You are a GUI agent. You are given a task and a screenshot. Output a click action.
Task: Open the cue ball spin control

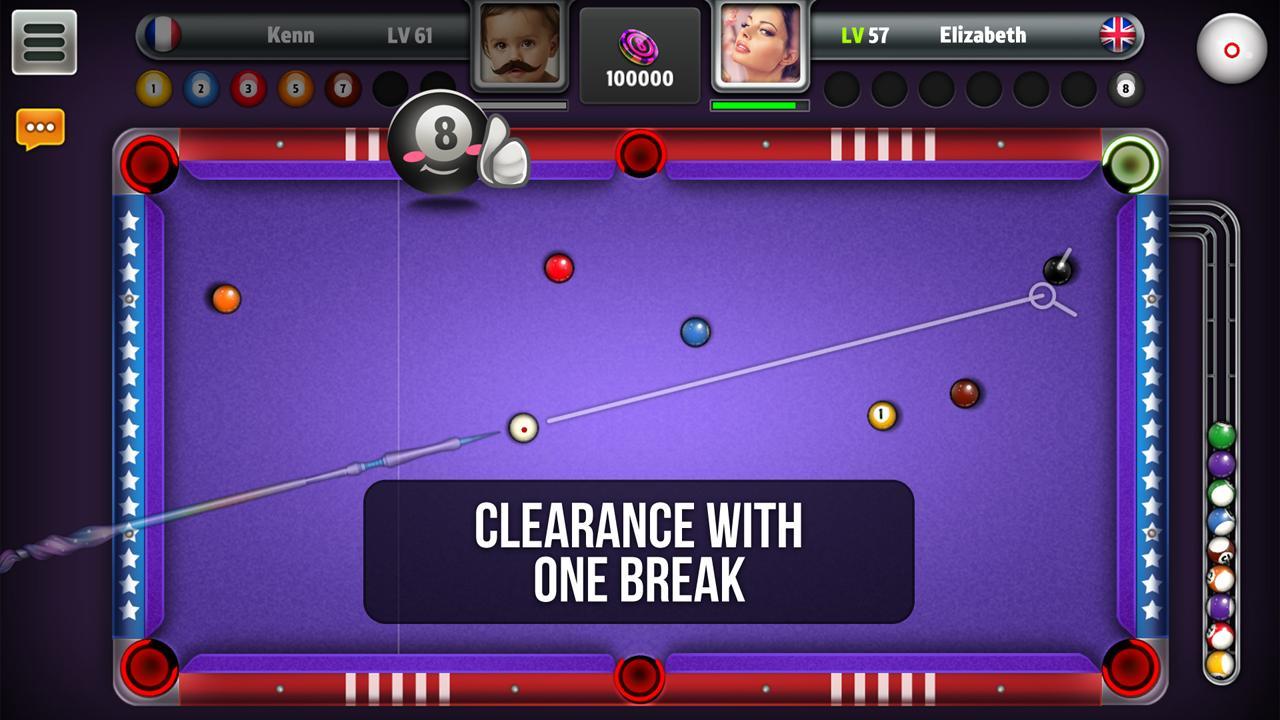(1231, 48)
